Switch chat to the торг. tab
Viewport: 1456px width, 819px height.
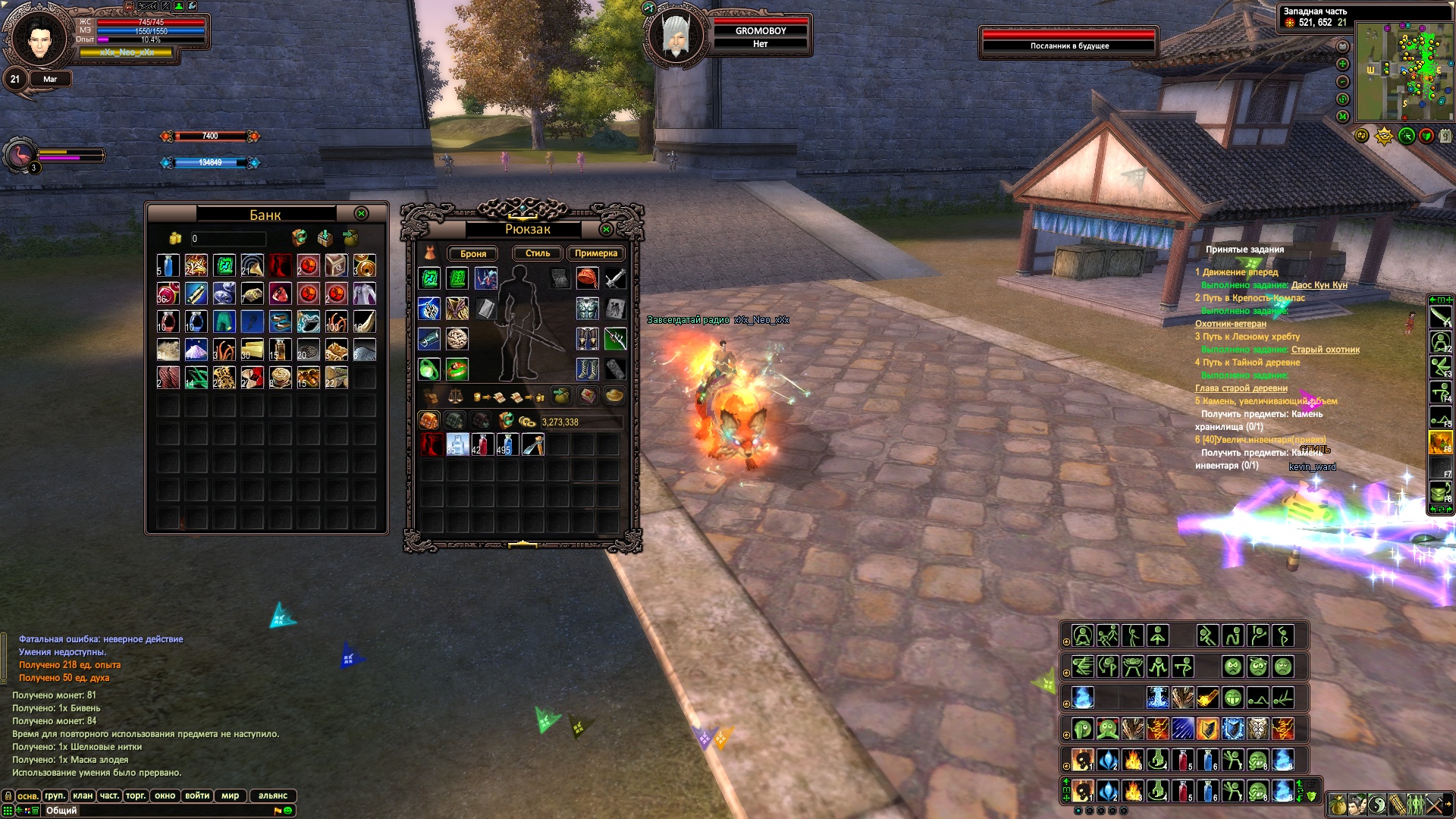[136, 795]
